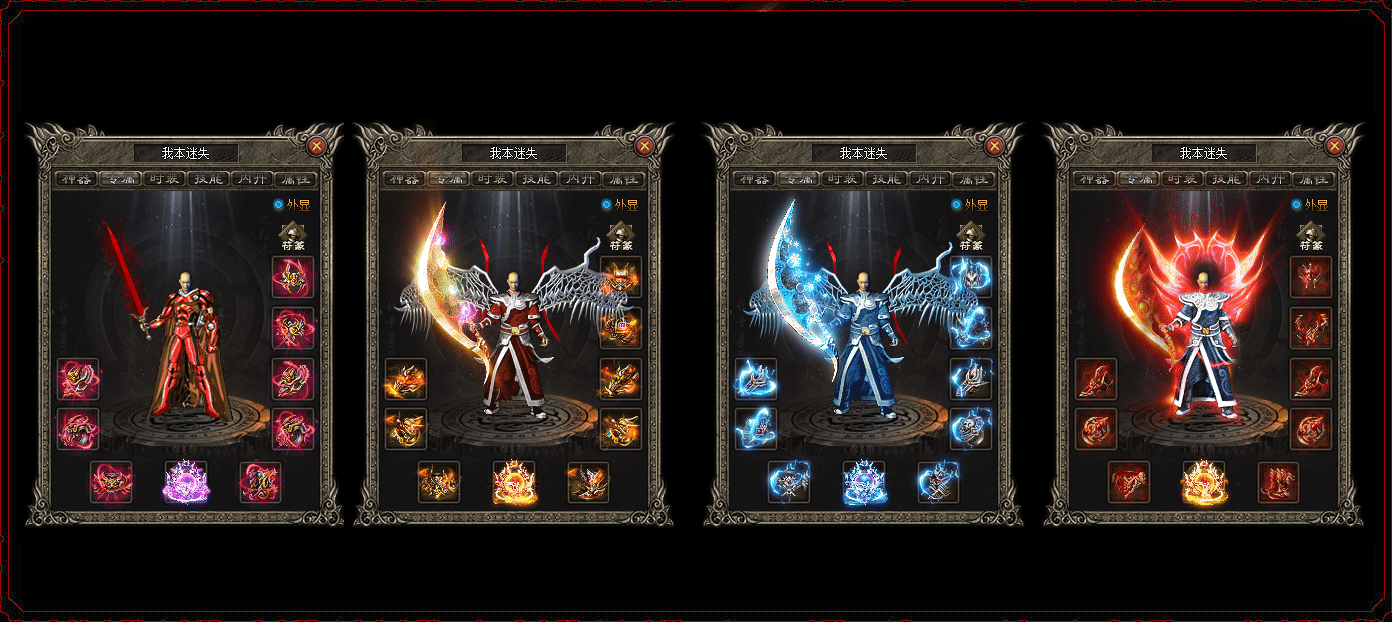Open 神器 tab in the red swordsman panel

[77, 179]
